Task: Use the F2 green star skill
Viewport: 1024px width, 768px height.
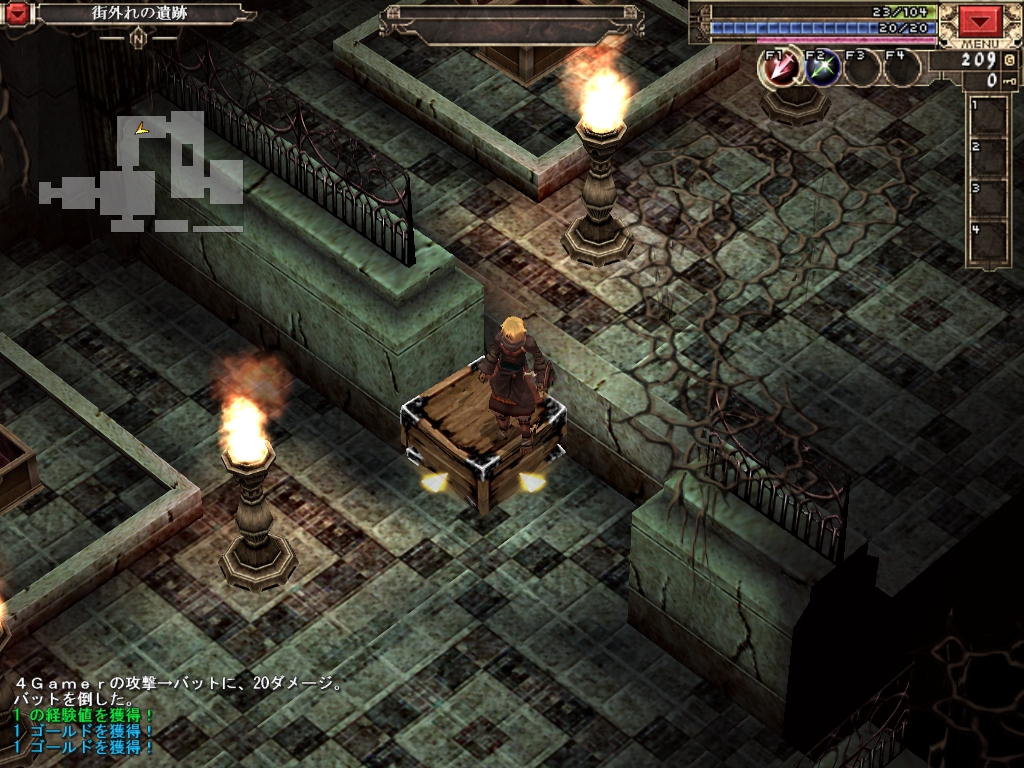Action: (x=823, y=68)
